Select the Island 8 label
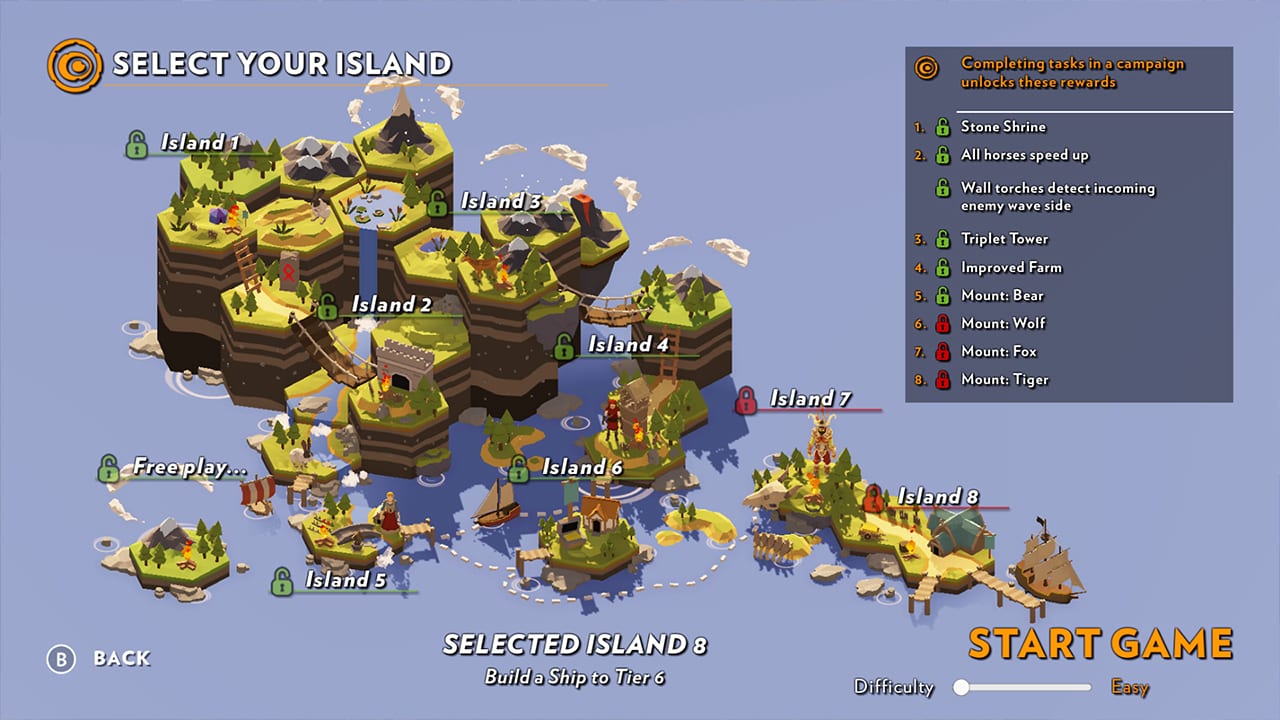The image size is (1280, 720). click(937, 496)
